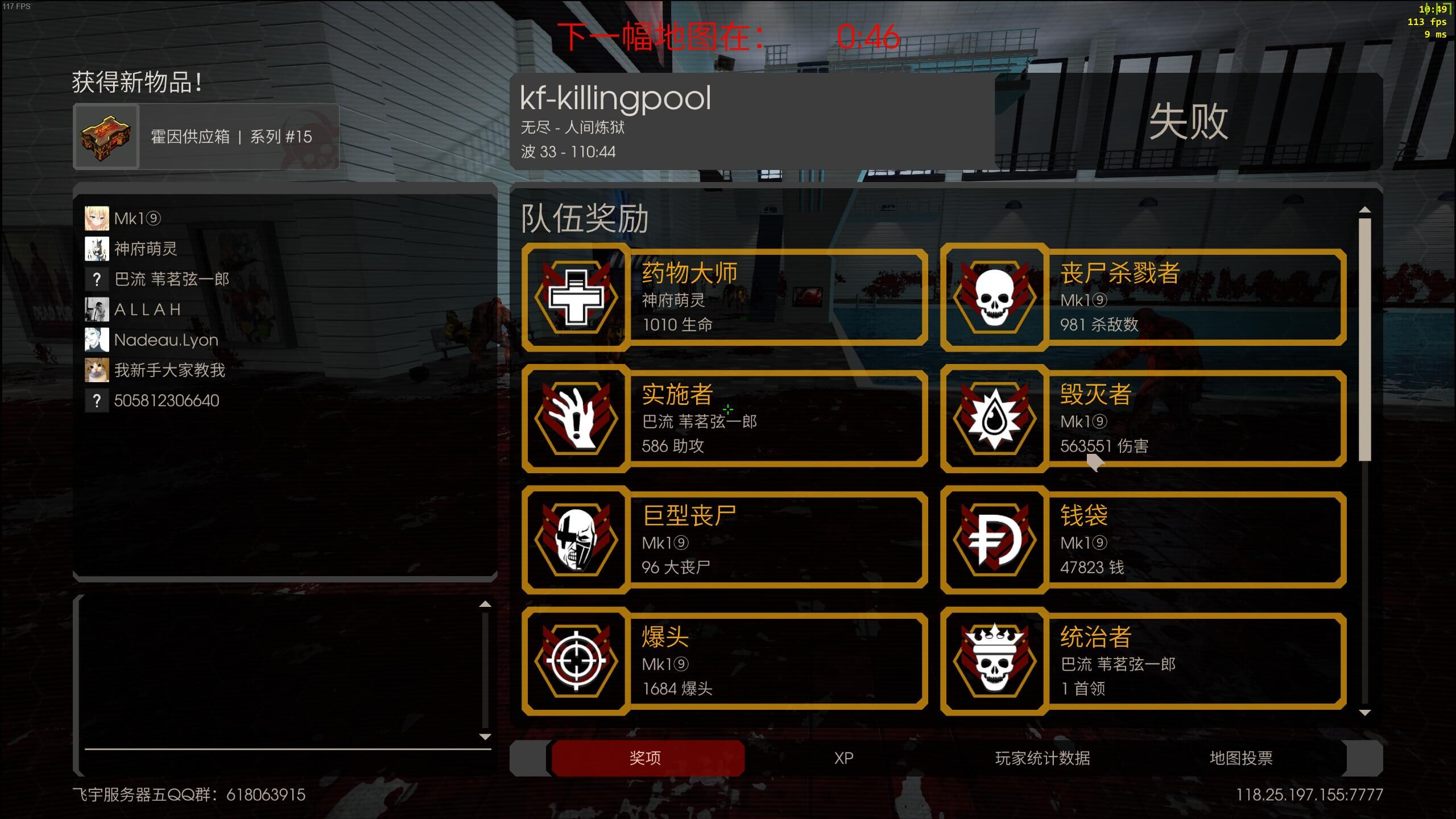Switch to the 奖项 awards tab
Screen dimensions: 1456x819
(646, 758)
